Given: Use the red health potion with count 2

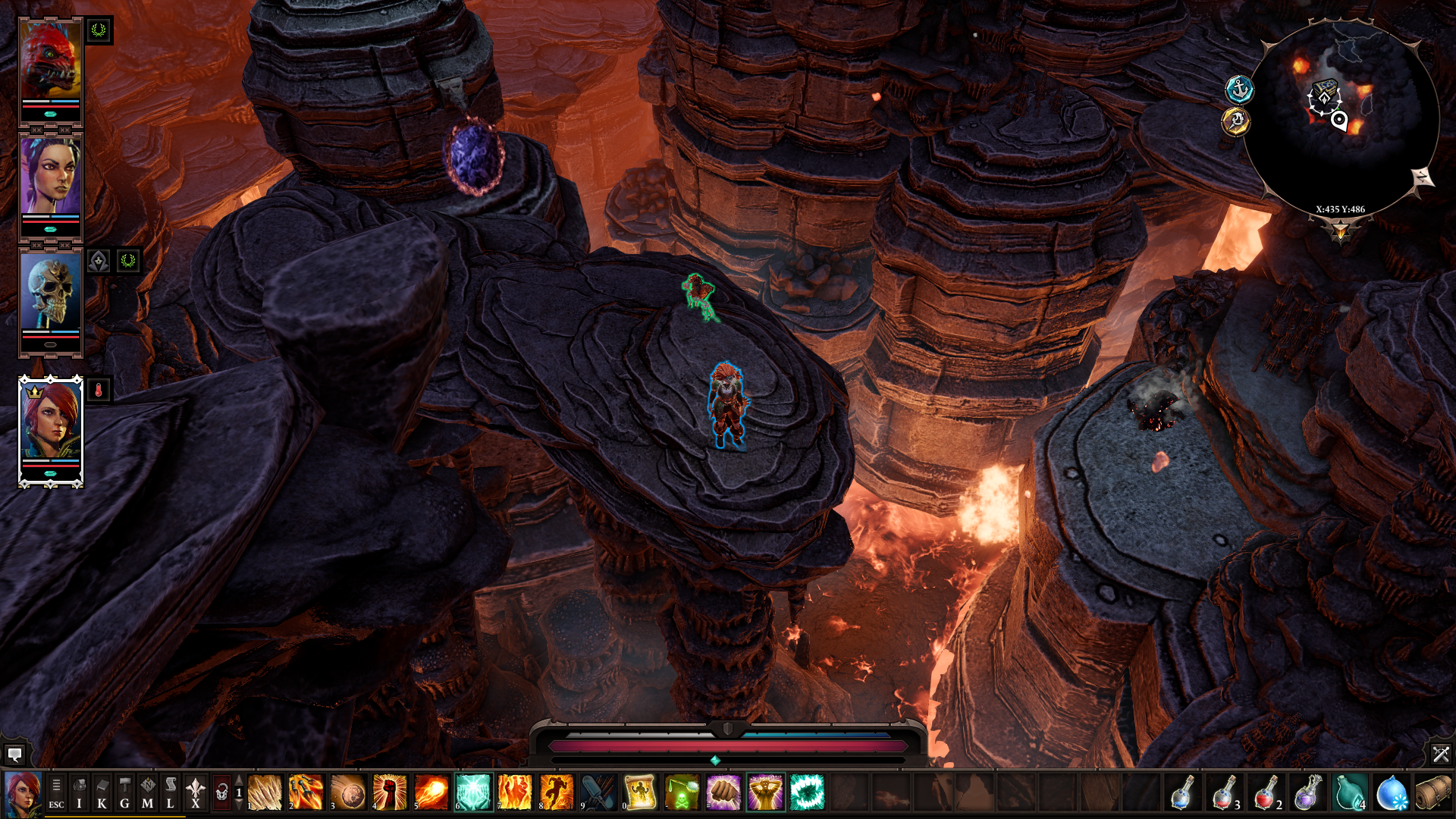Looking at the screenshot, I should (x=1266, y=793).
